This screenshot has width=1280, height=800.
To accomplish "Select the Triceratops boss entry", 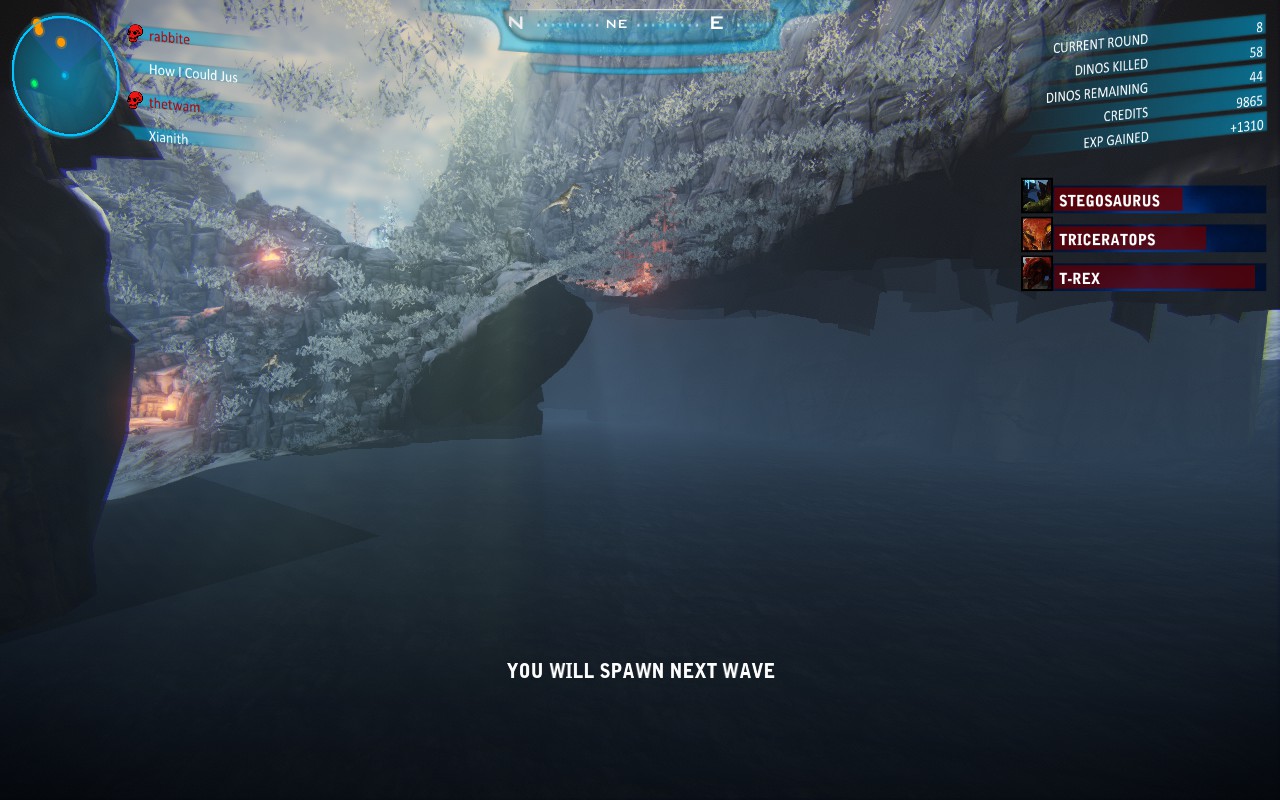I will pos(1159,239).
